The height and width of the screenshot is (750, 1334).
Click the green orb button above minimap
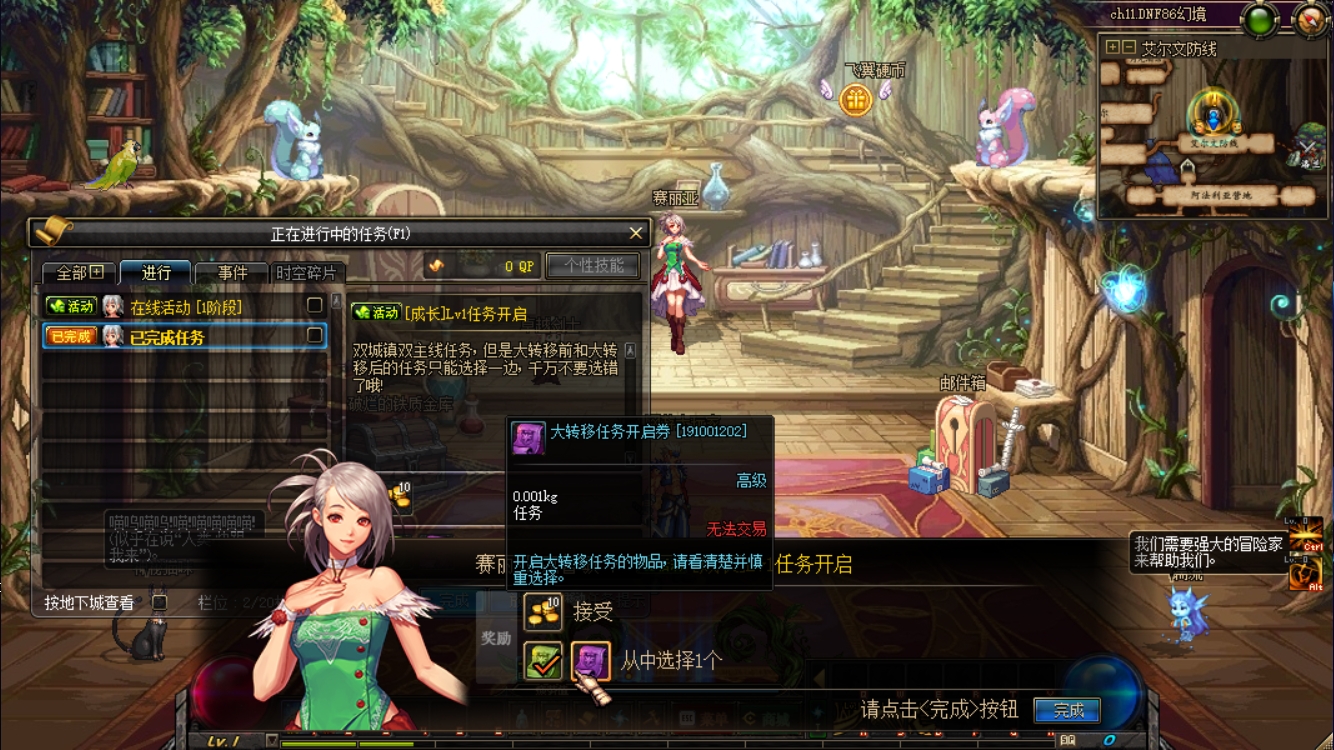pyautogui.click(x=1260, y=19)
